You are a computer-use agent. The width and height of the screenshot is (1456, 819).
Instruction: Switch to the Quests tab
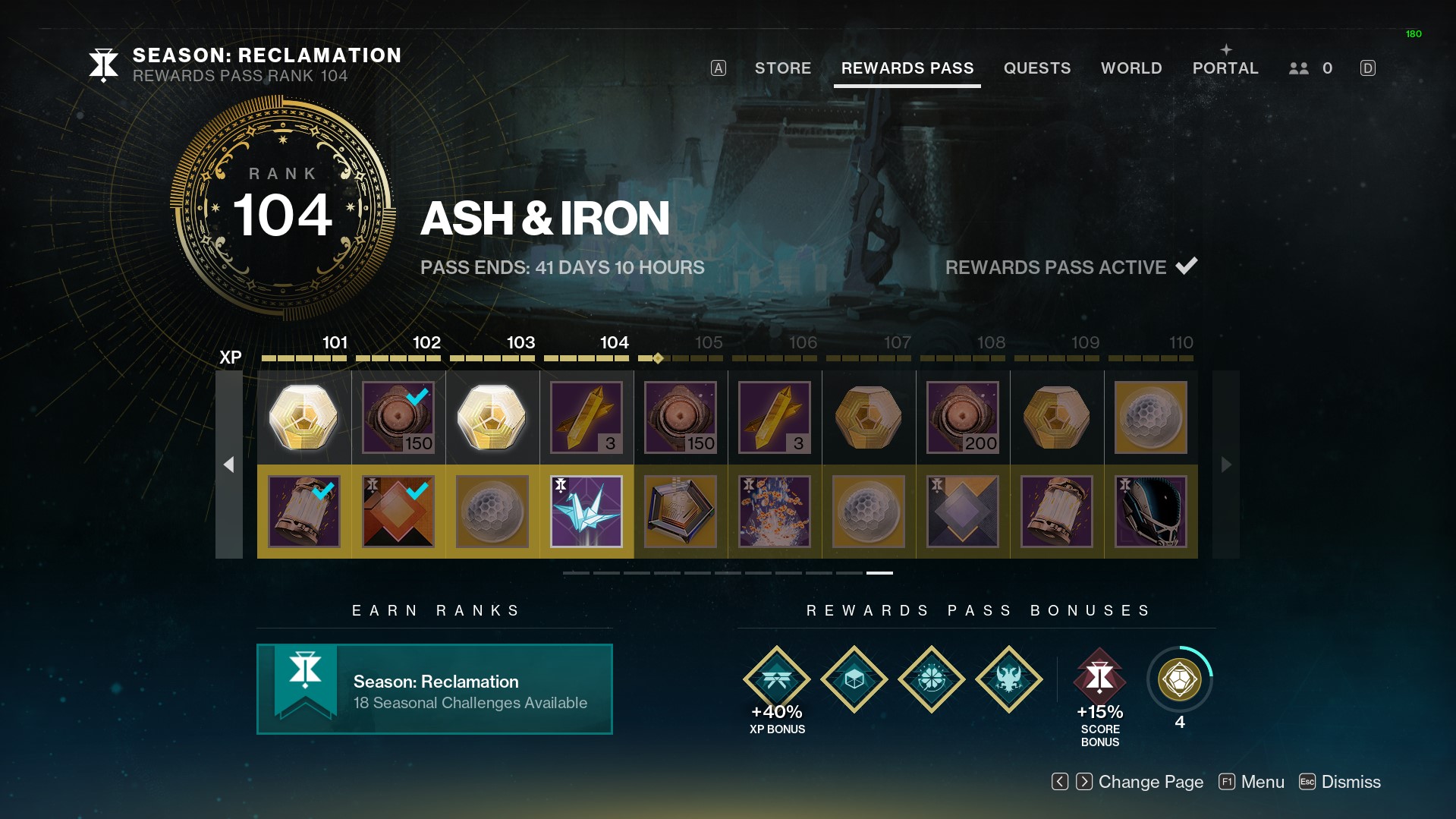(1036, 68)
